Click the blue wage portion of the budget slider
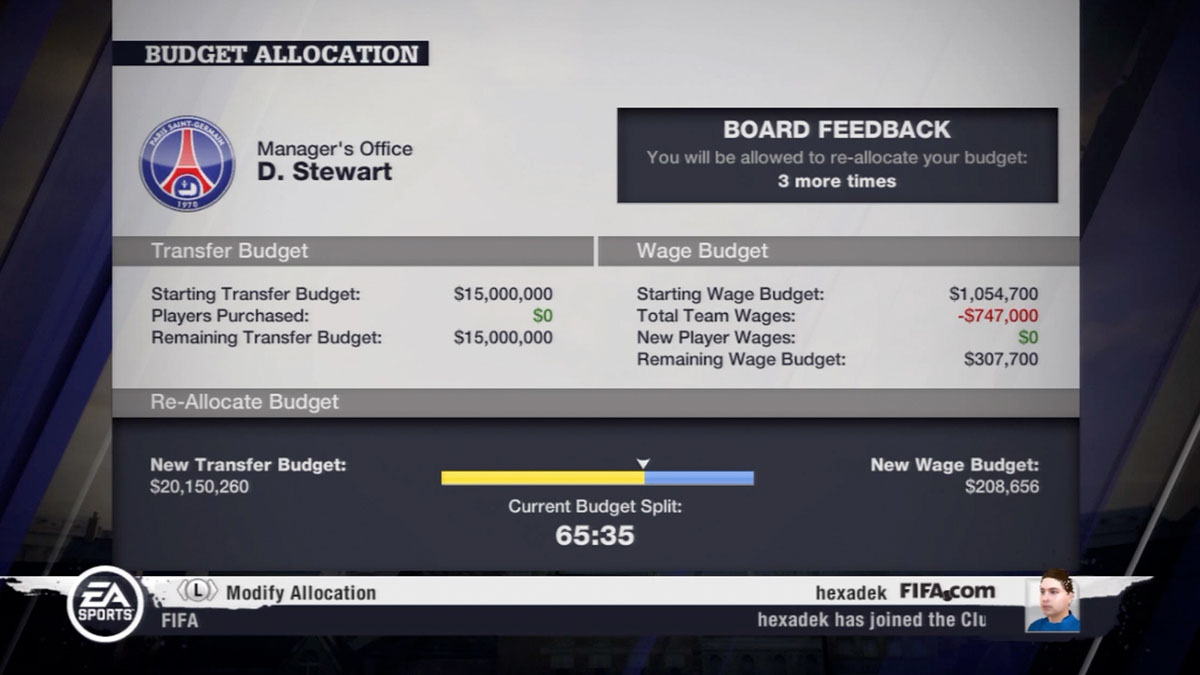 (699, 478)
